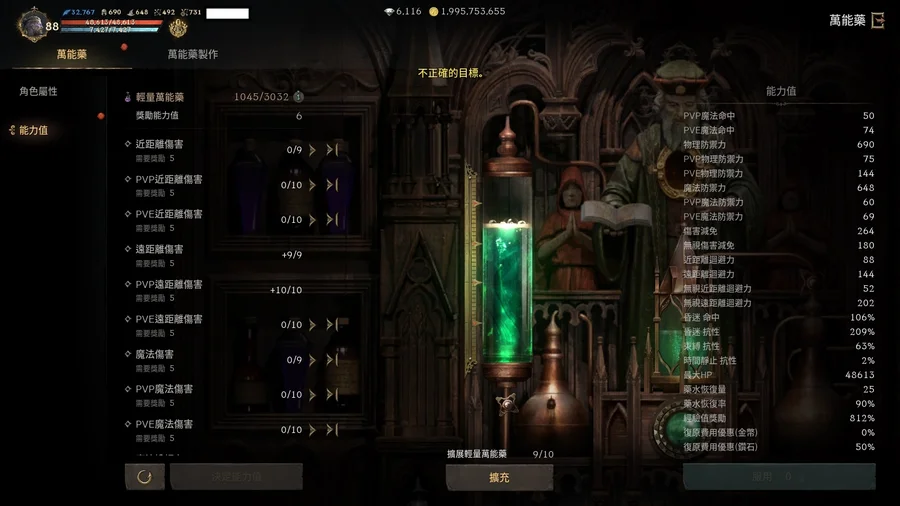Click the 決定能力值 confirm button
Screen dimensions: 900x506
click(236, 477)
